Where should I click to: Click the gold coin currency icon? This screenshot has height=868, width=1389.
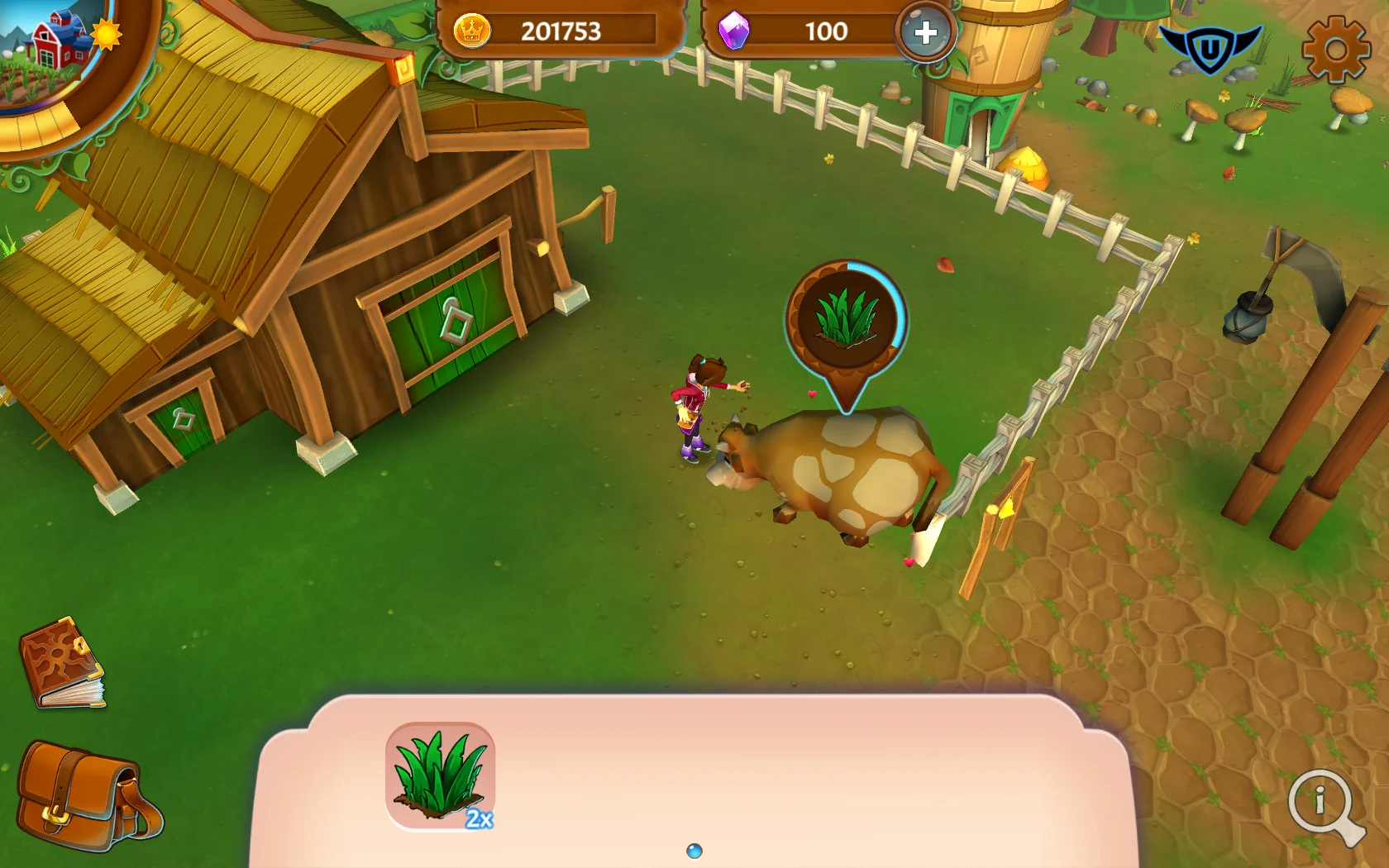(471, 31)
